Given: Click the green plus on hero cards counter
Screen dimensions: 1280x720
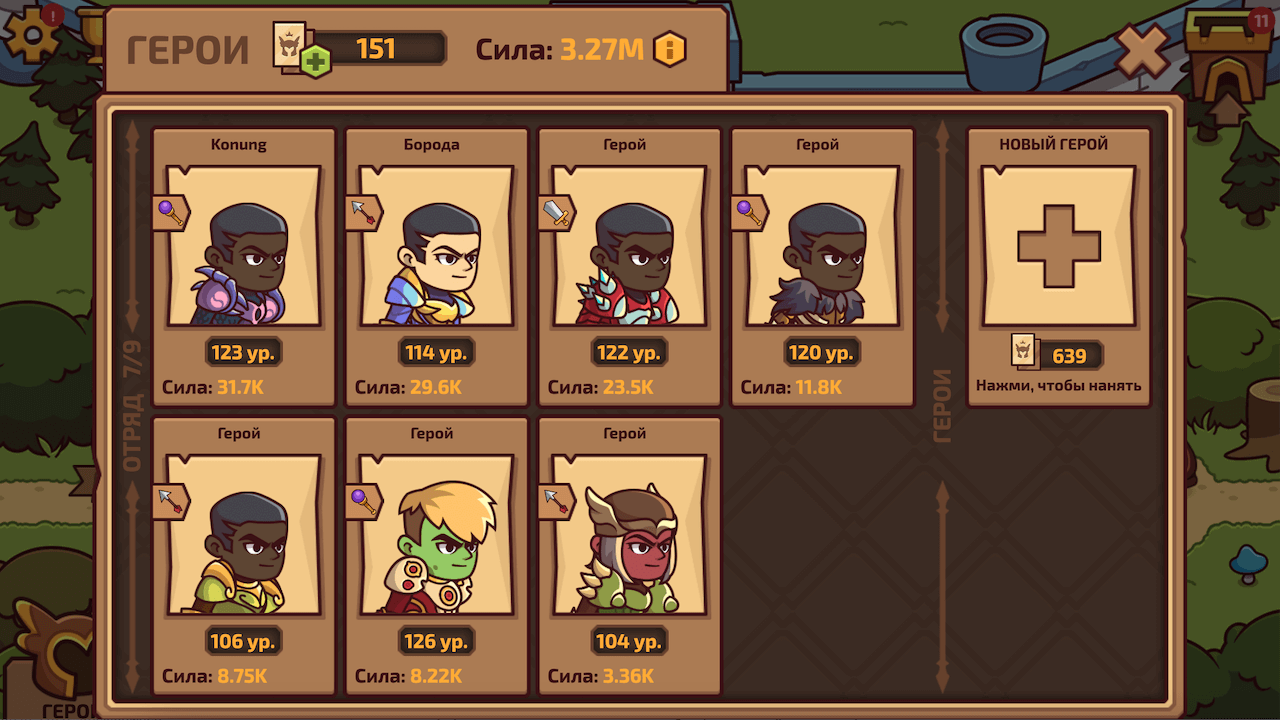Looking at the screenshot, I should point(318,58).
